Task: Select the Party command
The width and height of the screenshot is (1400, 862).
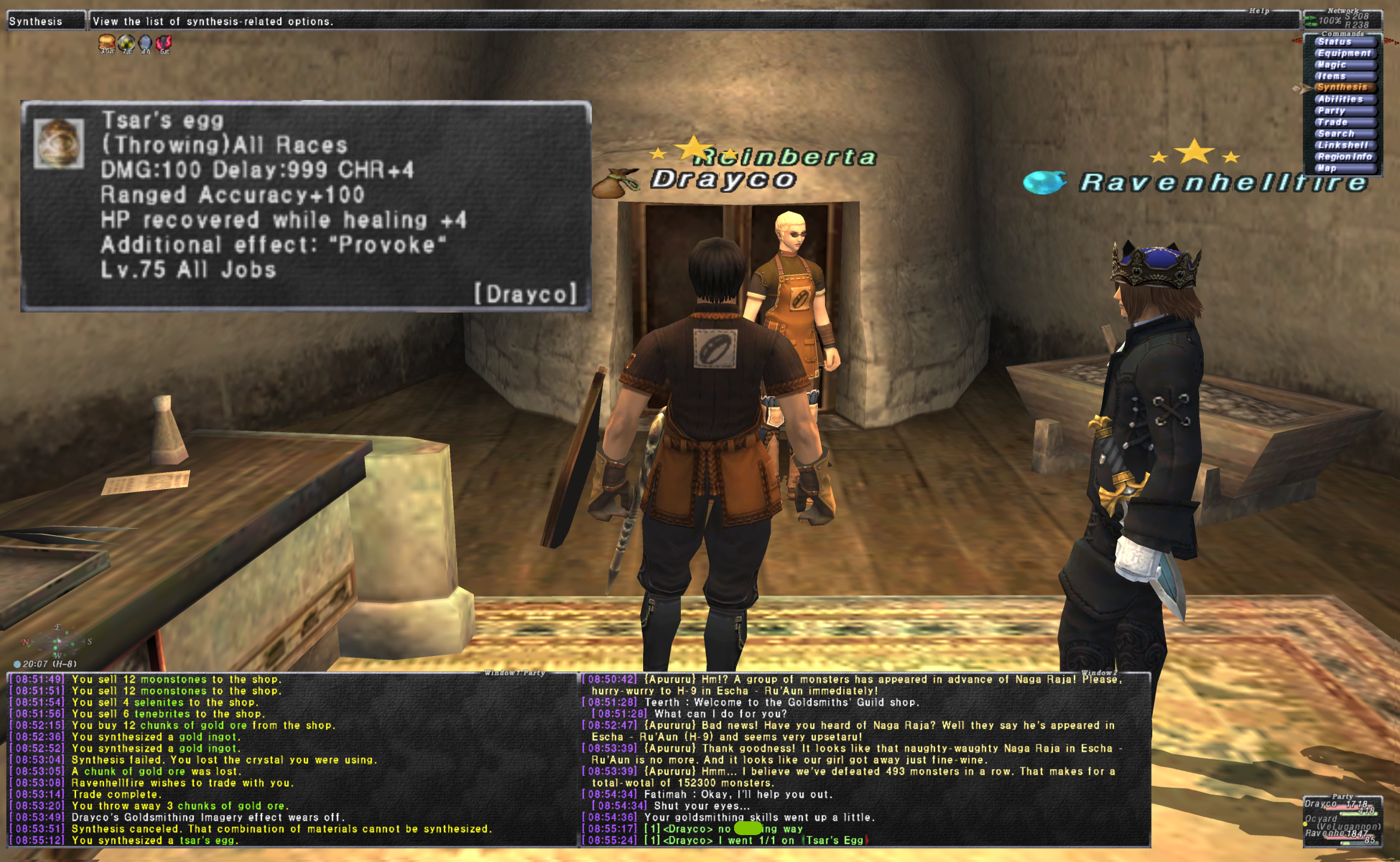Action: 1343,111
